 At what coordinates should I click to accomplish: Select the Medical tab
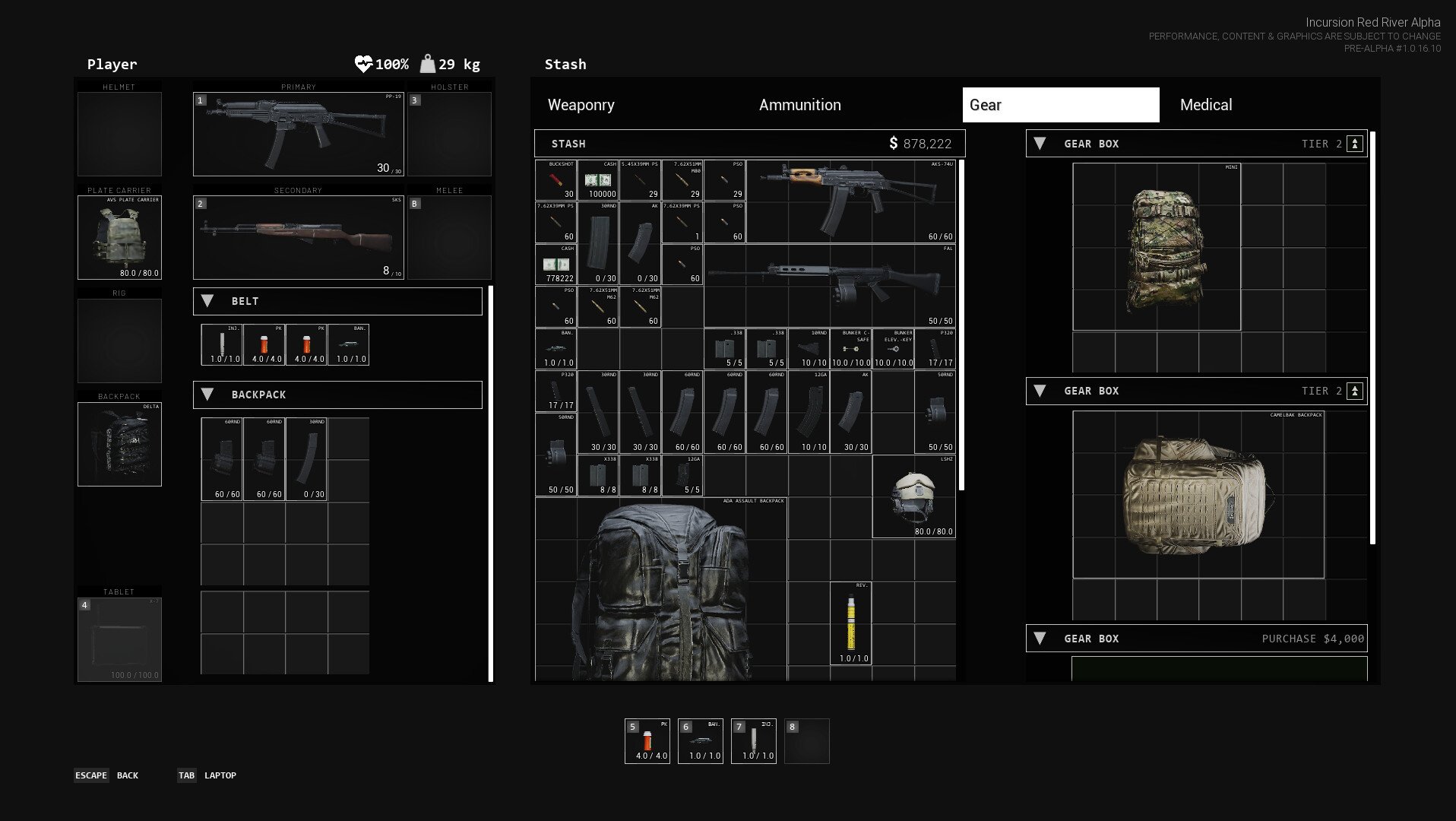1206,105
